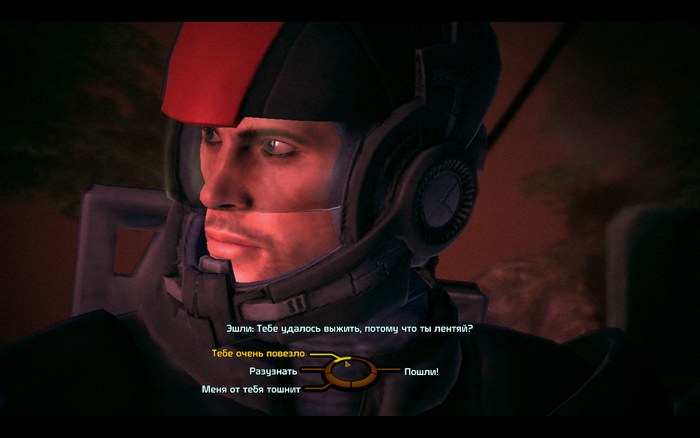Select the "Разузнать" dialogue option

click(x=274, y=371)
